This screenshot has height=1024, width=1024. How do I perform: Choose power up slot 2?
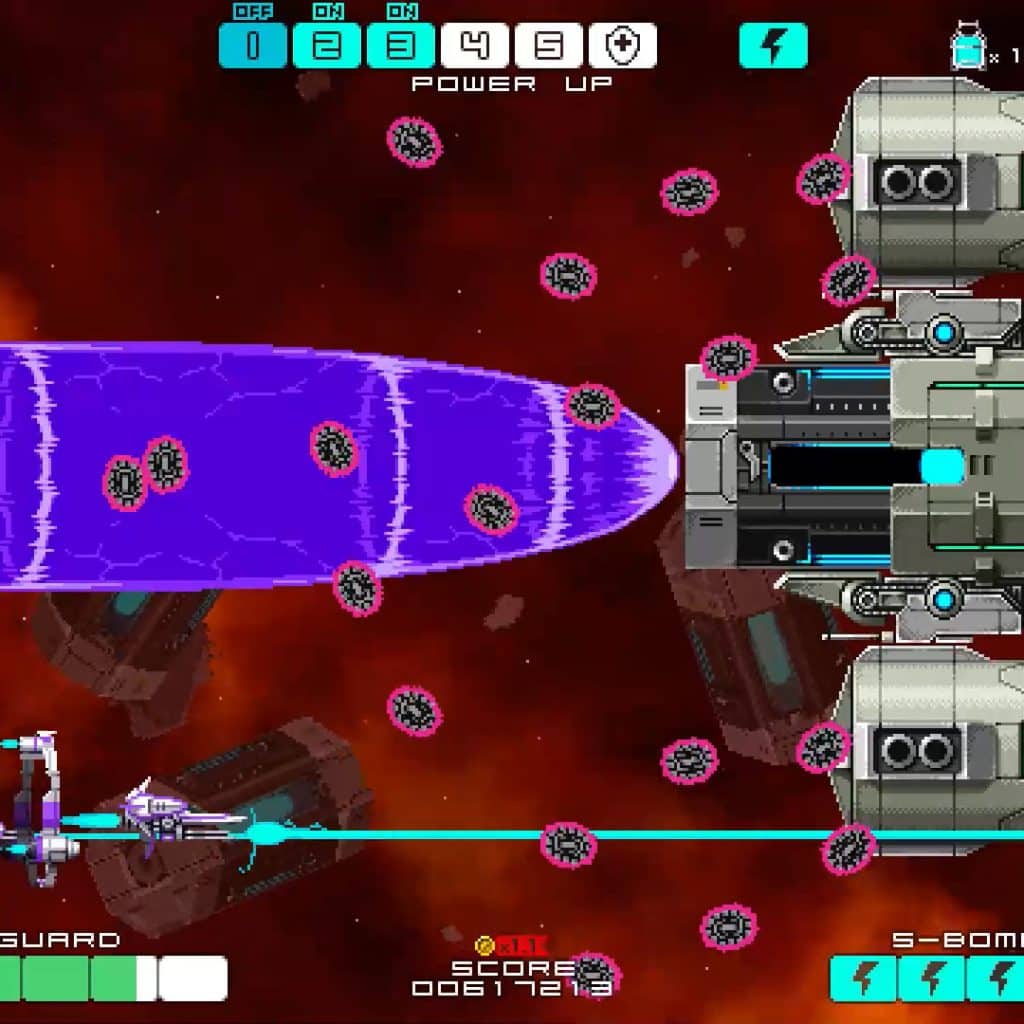[326, 46]
